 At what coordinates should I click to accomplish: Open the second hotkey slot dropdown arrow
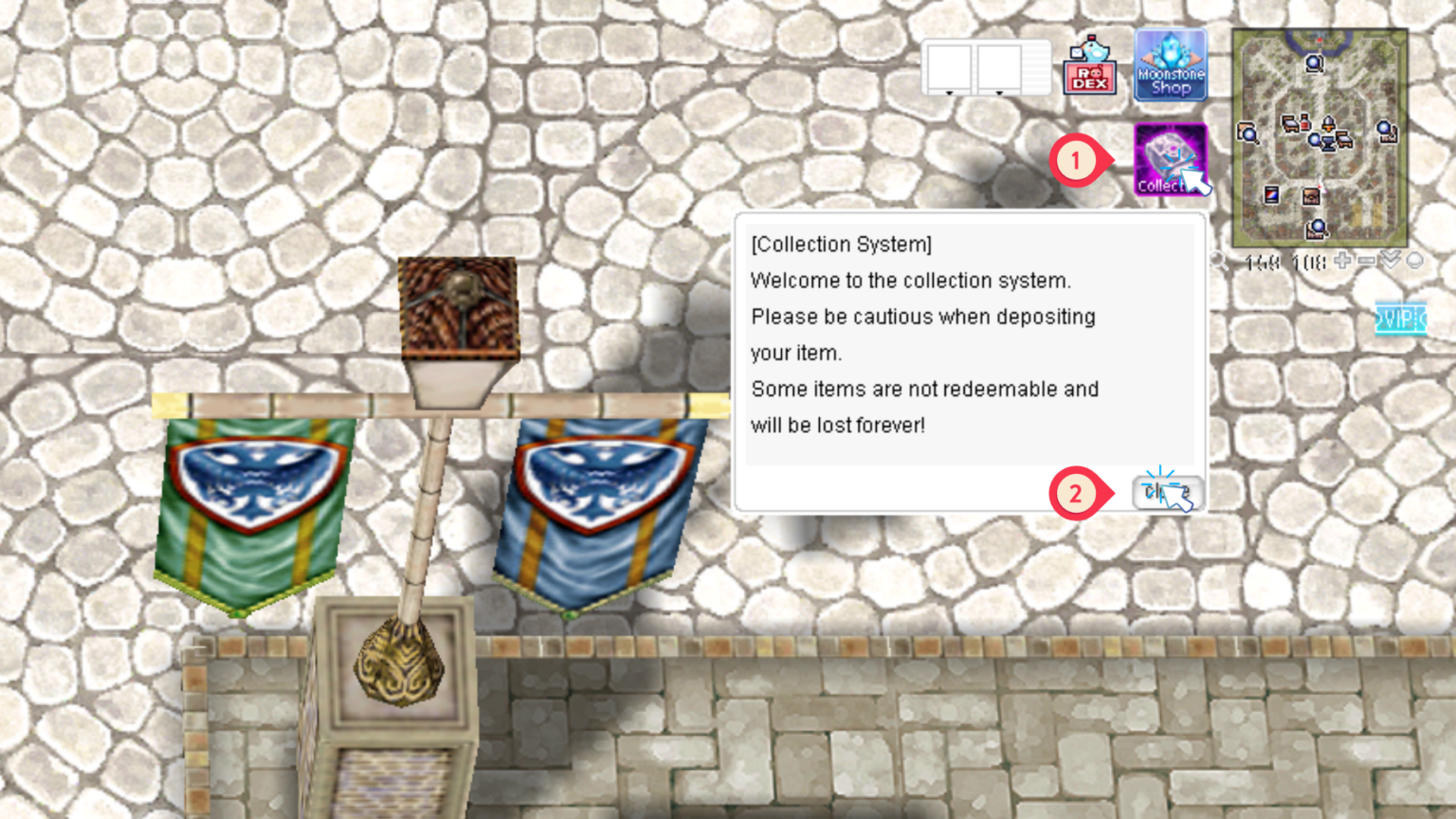point(999,93)
